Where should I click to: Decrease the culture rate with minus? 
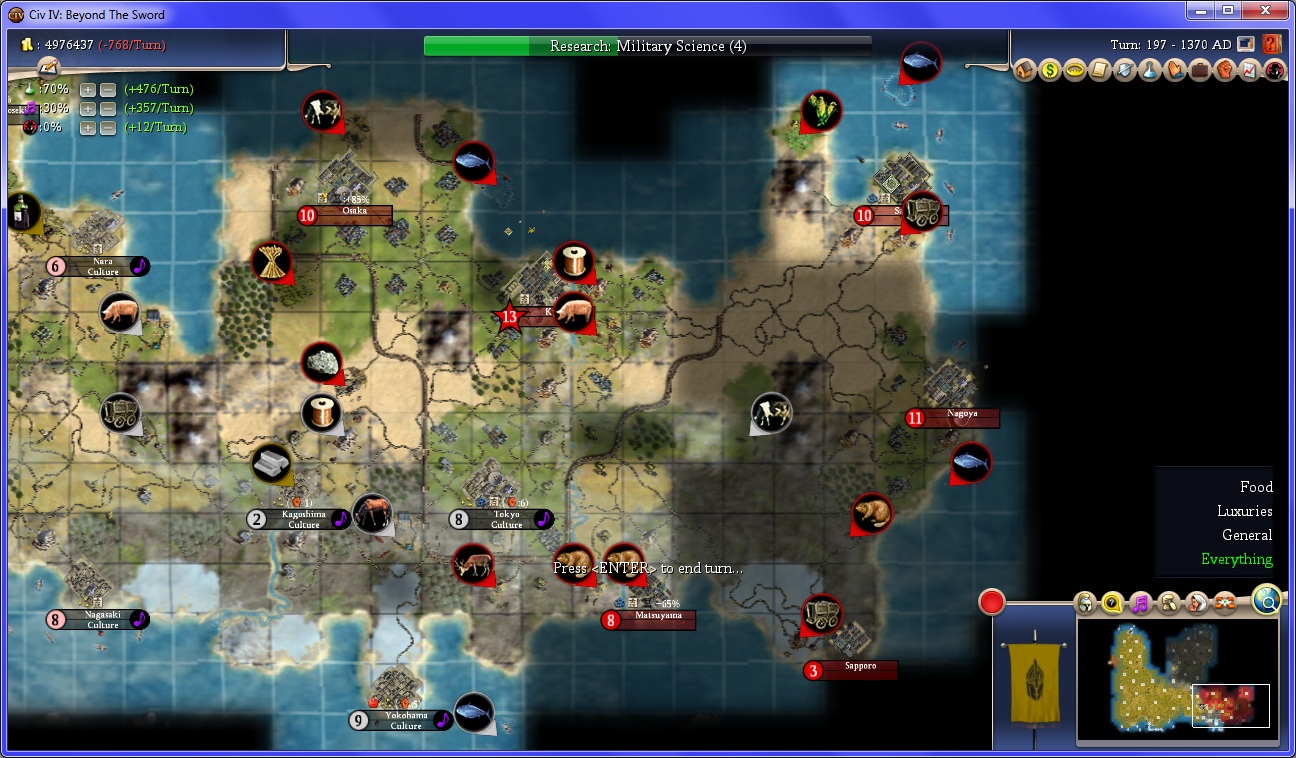click(107, 108)
